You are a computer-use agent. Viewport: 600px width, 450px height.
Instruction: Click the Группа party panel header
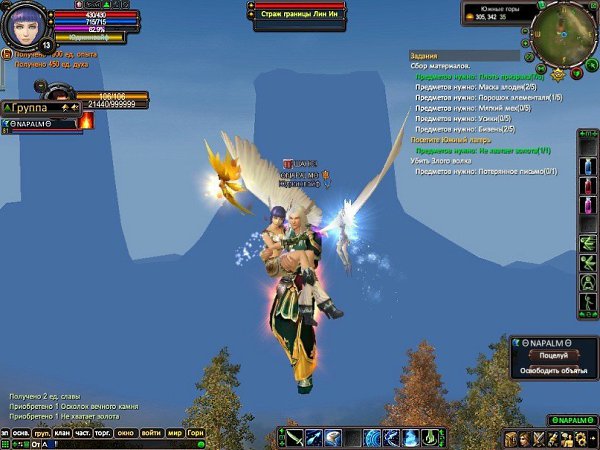tap(30, 106)
